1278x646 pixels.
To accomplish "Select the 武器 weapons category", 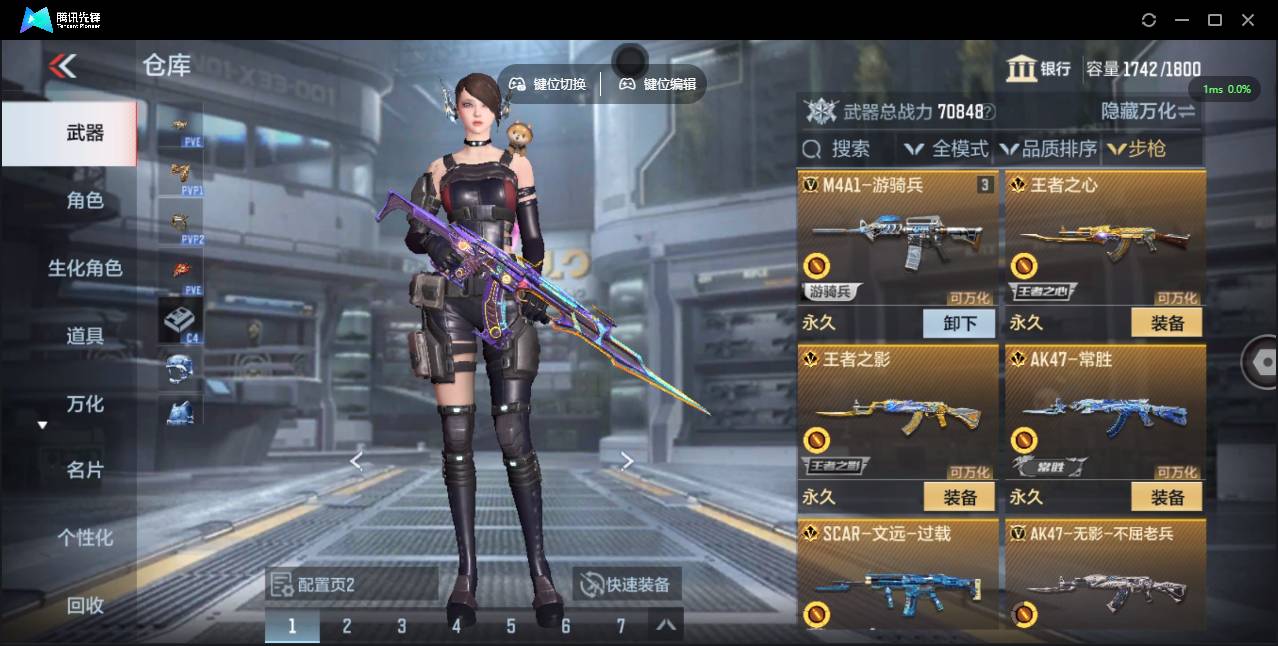I will coord(84,133).
